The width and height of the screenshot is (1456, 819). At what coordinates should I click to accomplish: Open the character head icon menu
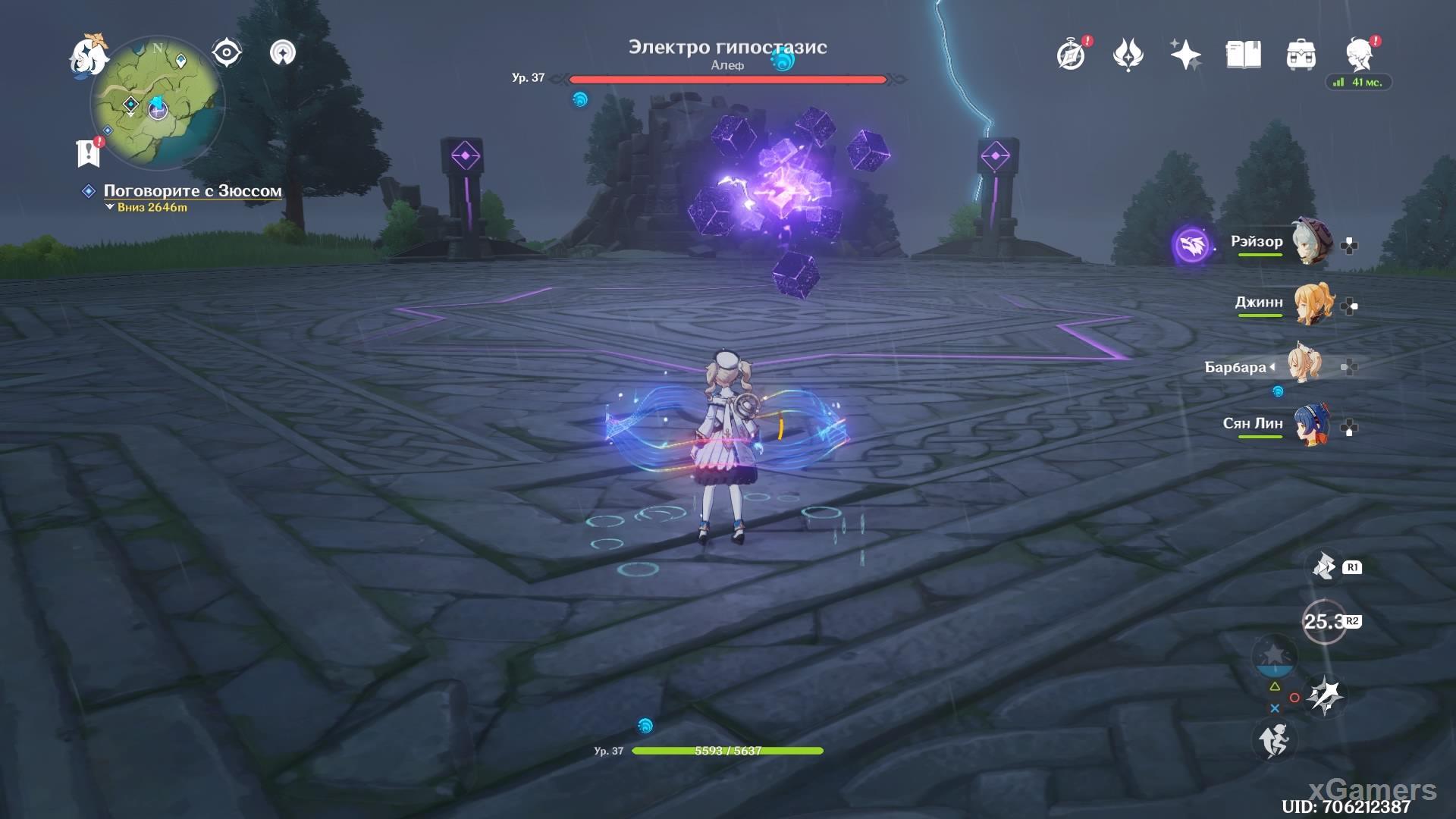(1359, 55)
